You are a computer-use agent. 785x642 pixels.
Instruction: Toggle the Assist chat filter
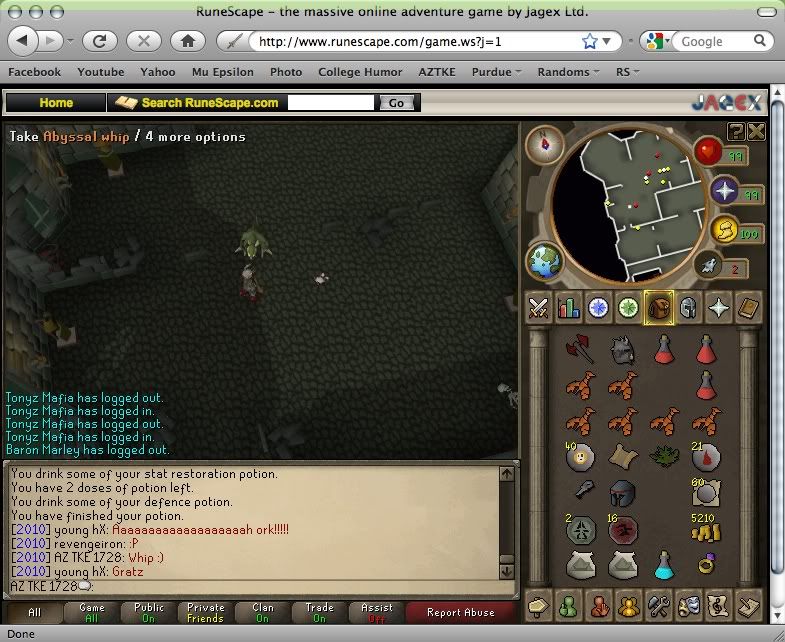pos(377,612)
